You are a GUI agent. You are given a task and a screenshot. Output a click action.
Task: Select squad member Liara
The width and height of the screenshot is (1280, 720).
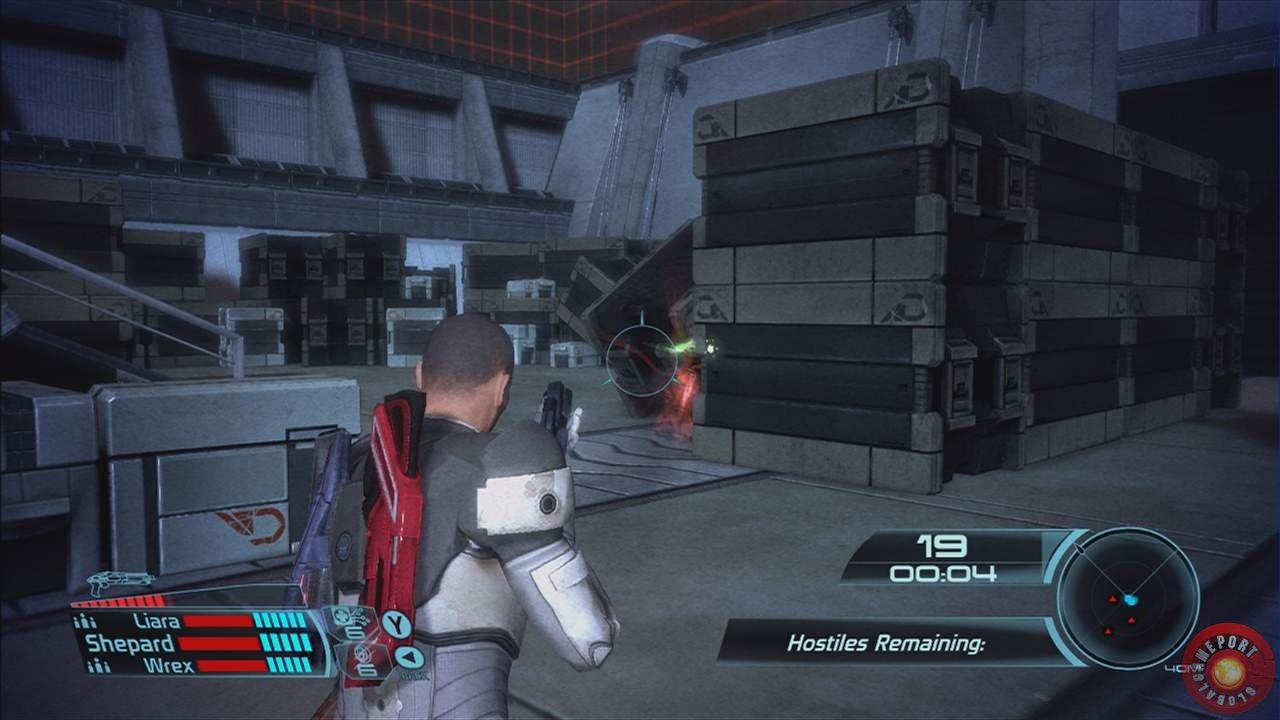156,621
